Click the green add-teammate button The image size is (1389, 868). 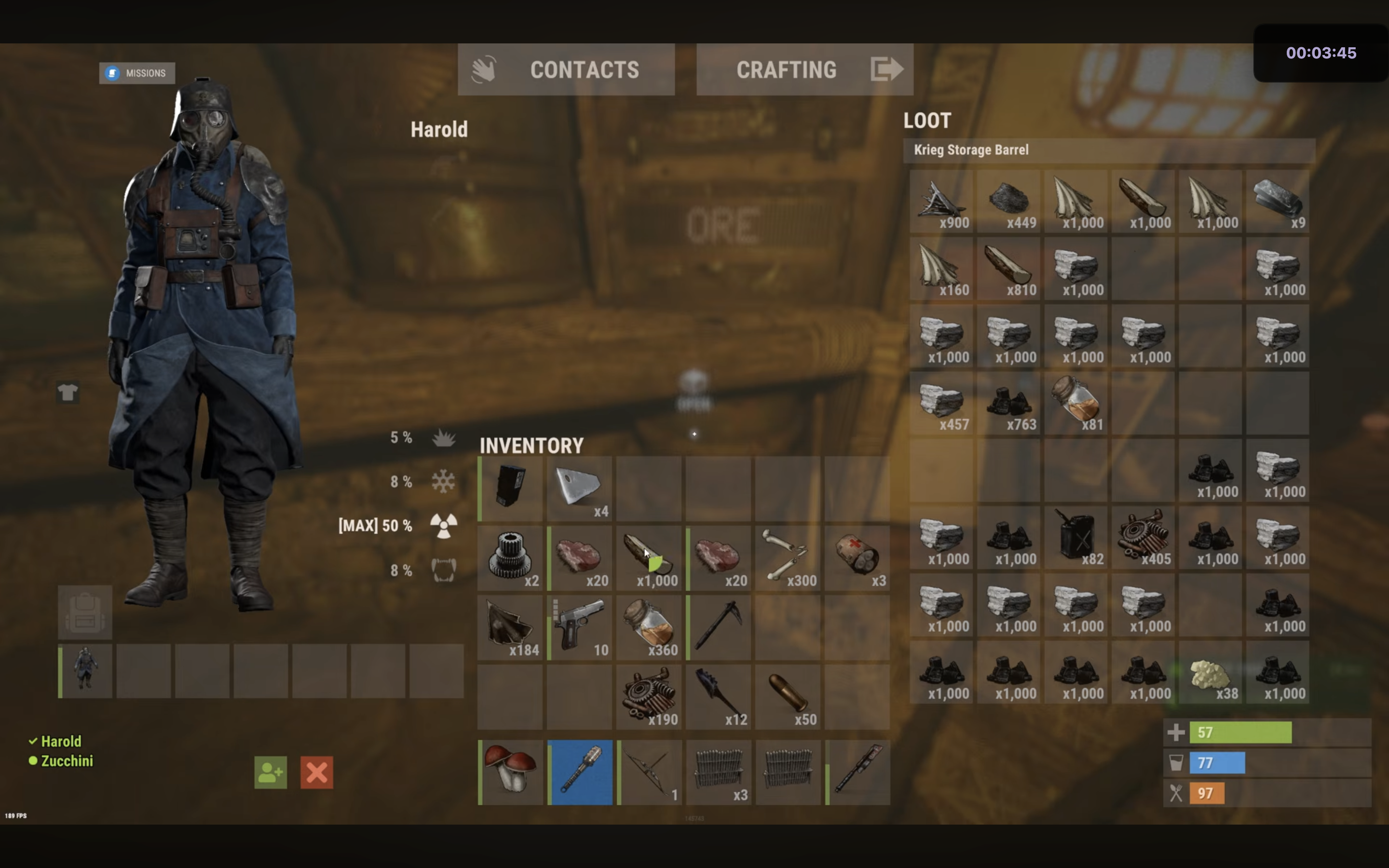coord(271,773)
